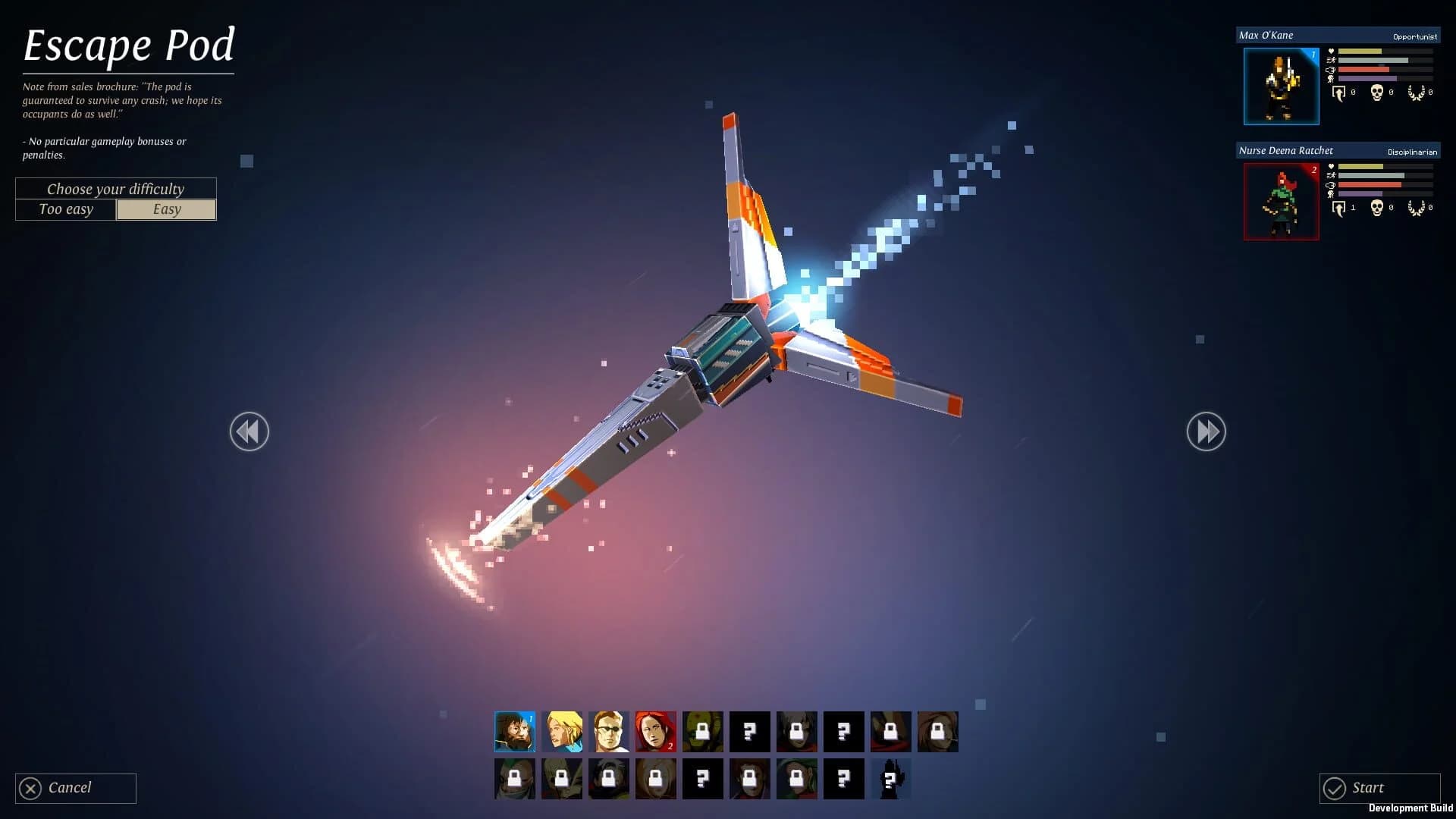1456x819 pixels.
Task: Click the padlock on a locked crew portrait
Action: tap(704, 731)
